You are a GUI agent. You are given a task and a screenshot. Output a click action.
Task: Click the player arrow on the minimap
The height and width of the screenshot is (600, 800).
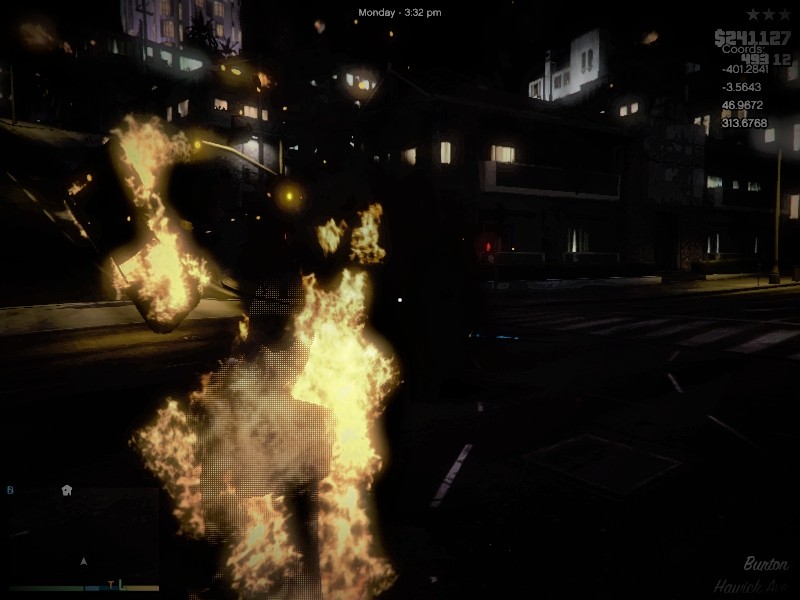[84, 561]
